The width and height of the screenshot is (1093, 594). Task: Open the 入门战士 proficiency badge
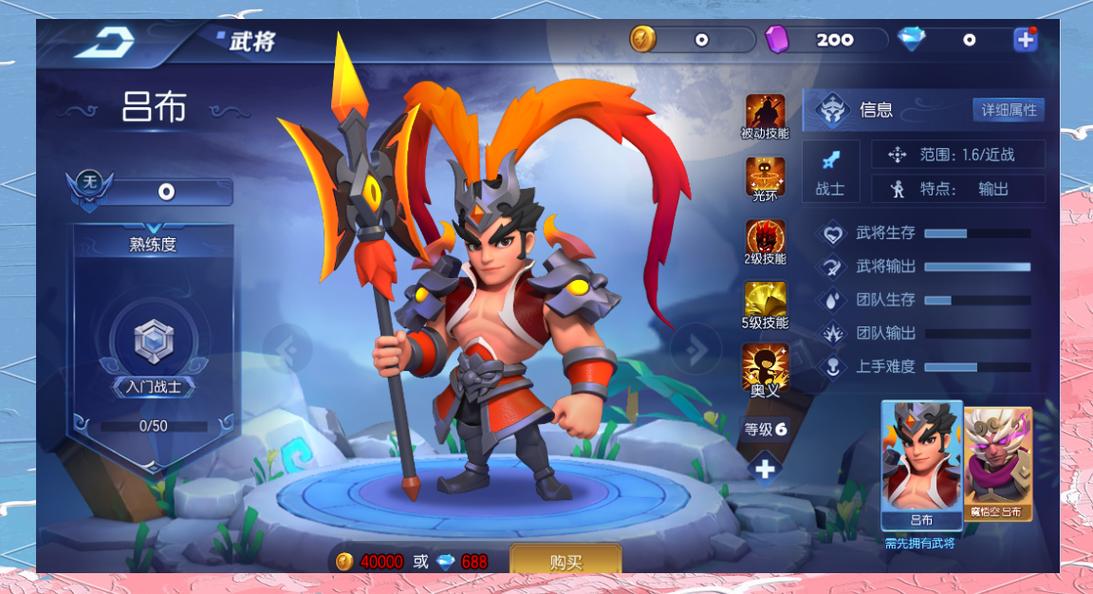click(153, 346)
